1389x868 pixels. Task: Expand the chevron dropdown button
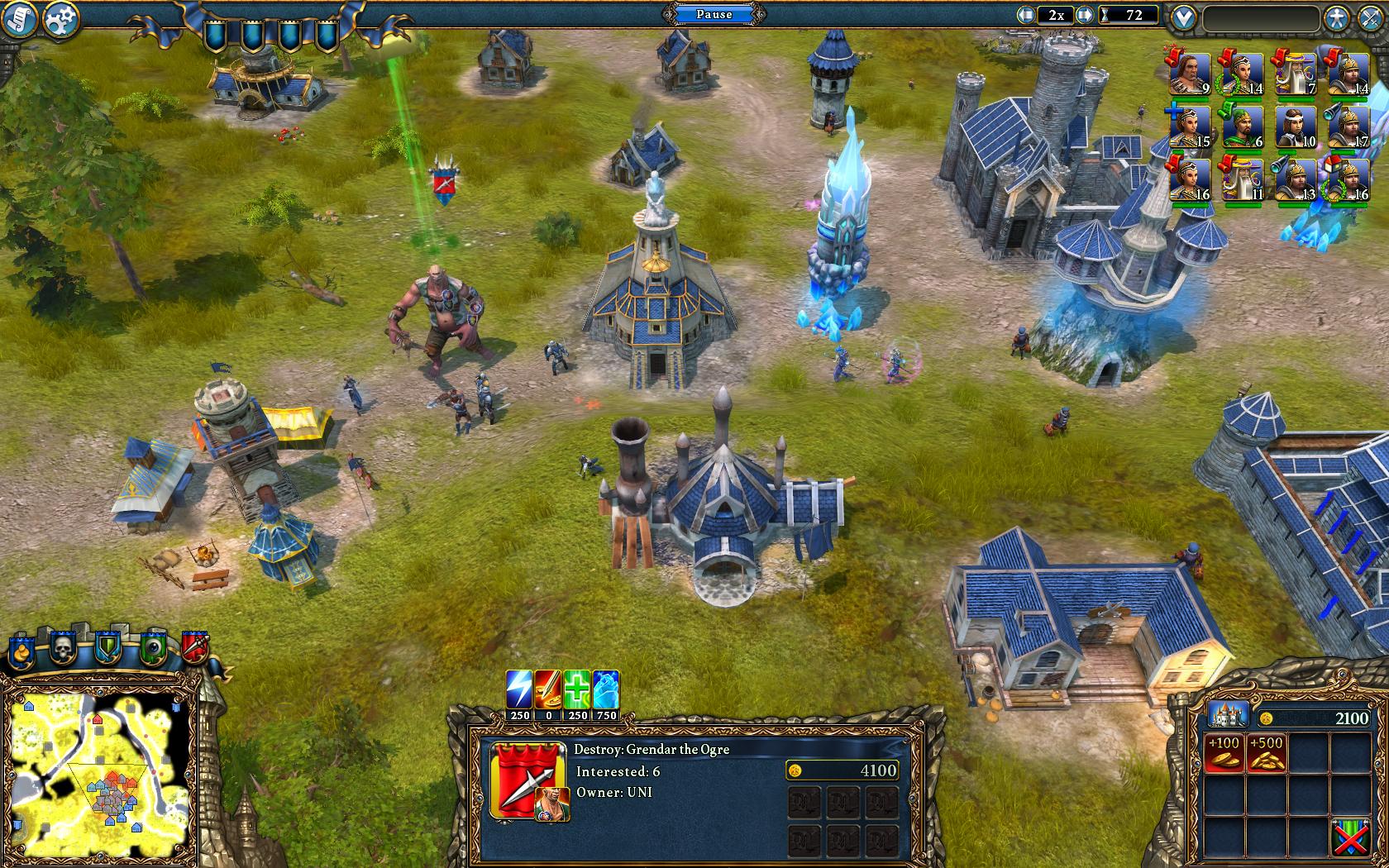click(x=1184, y=18)
